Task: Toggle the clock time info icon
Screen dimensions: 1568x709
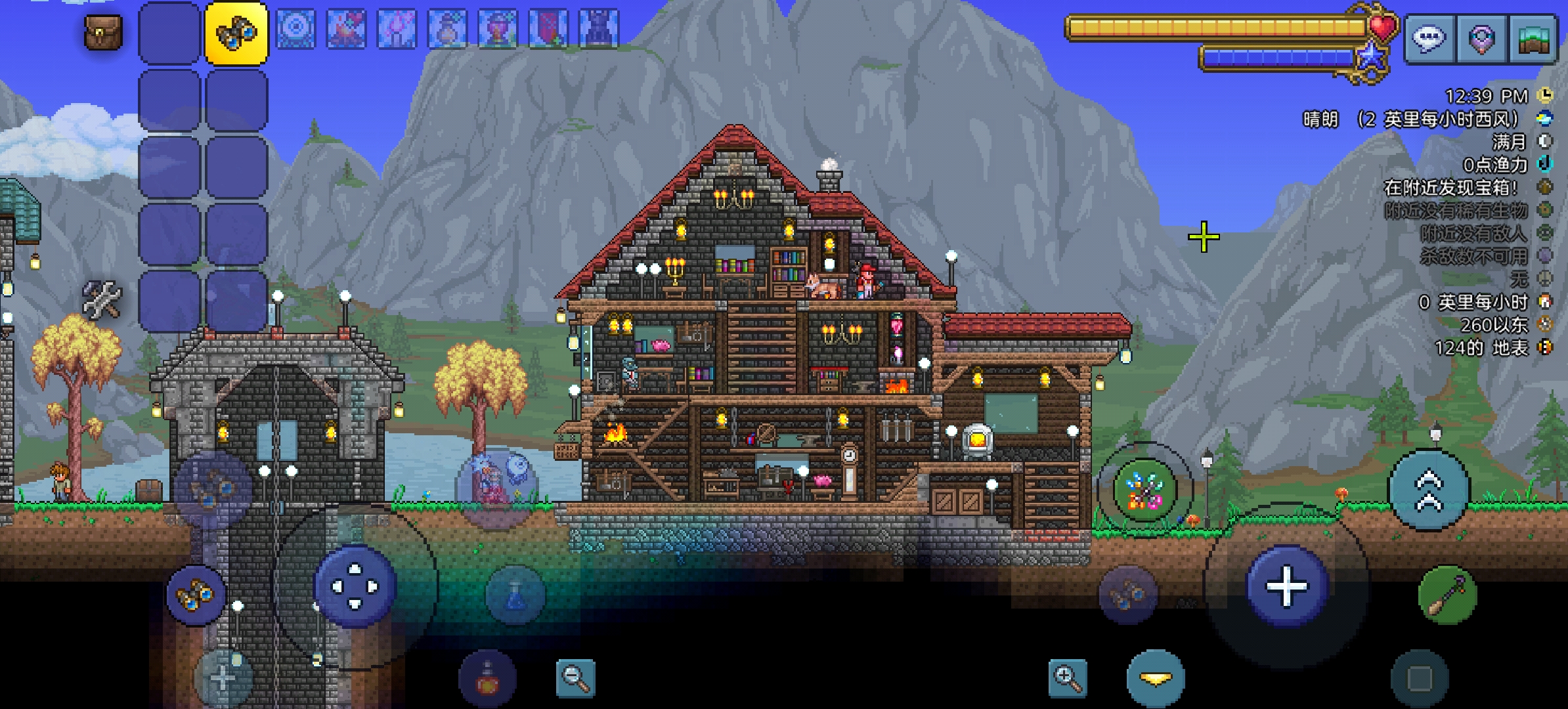Action: 1546,96
